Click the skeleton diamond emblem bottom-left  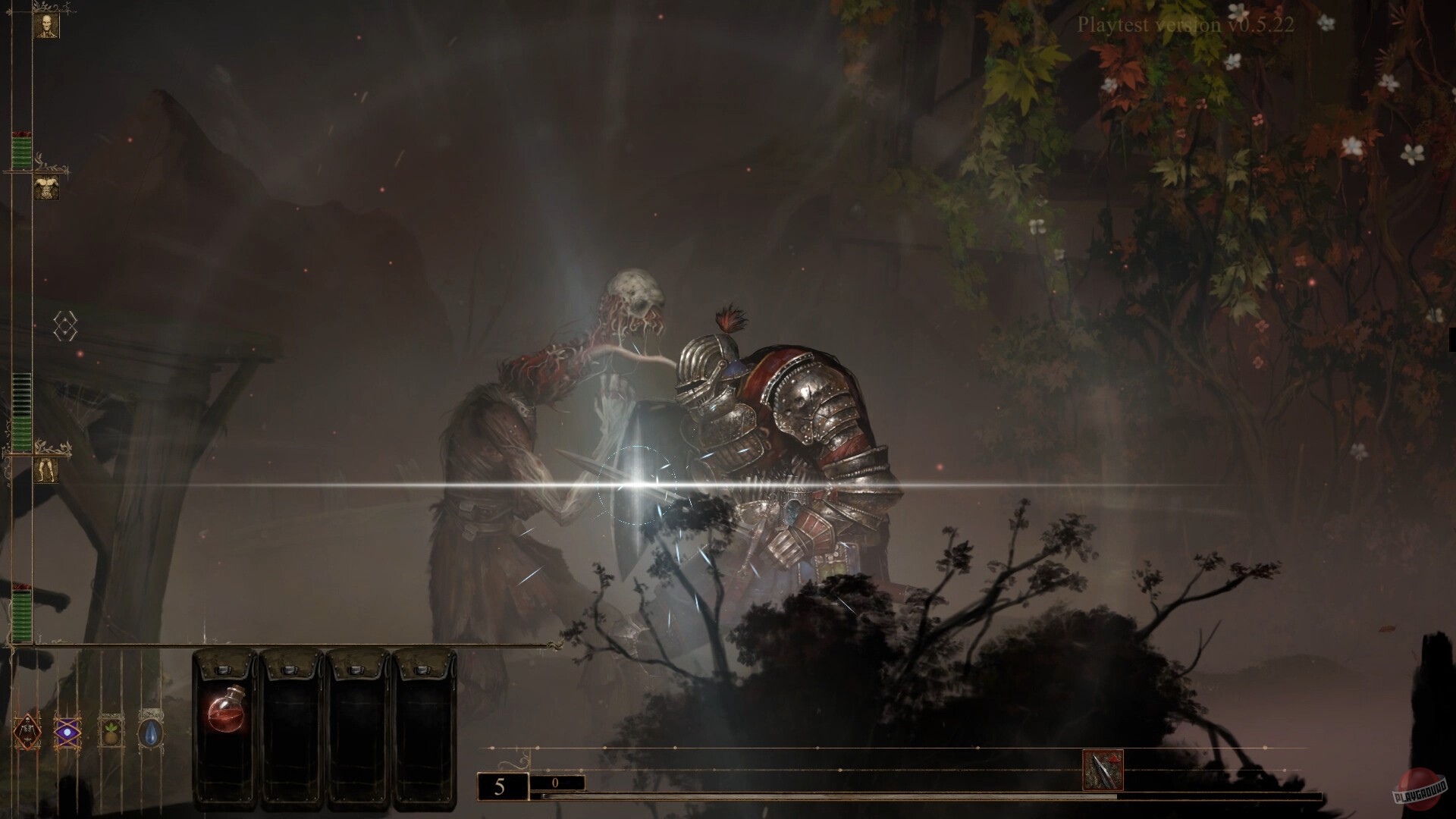pyautogui.click(x=27, y=731)
